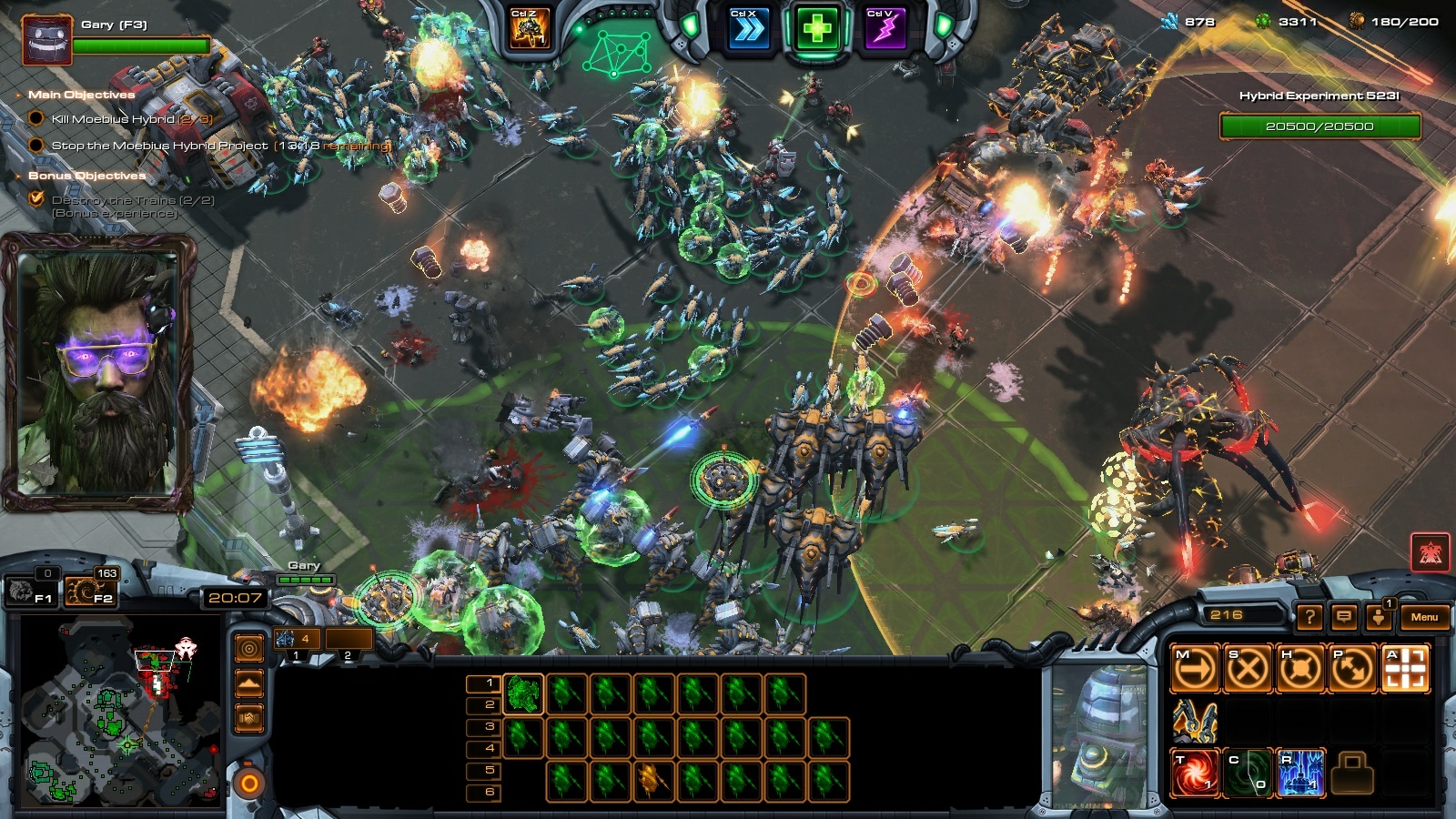This screenshot has height=819, width=1456.
Task: Open the chat messages log
Action: 1344,617
